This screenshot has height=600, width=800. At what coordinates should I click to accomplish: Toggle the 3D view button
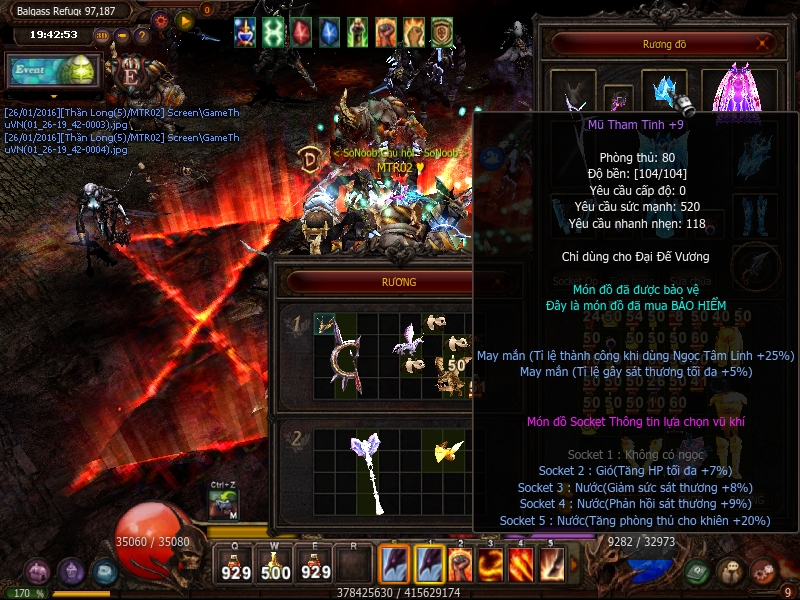coord(101,36)
